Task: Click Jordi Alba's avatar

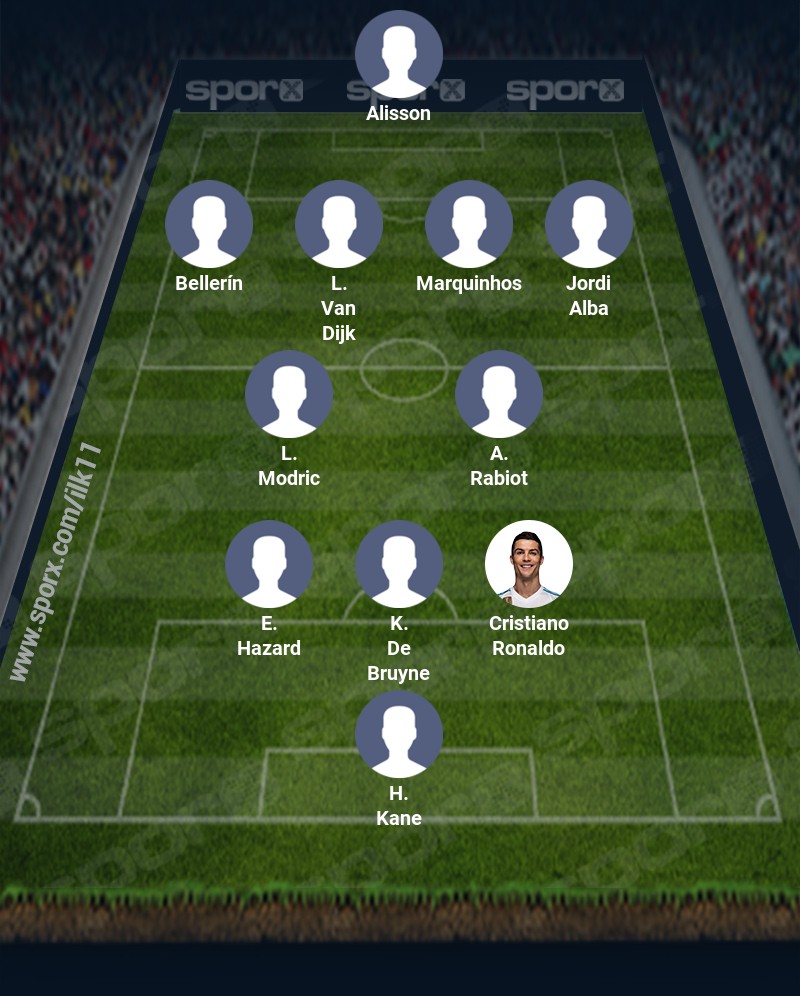Action: pyautogui.click(x=589, y=224)
